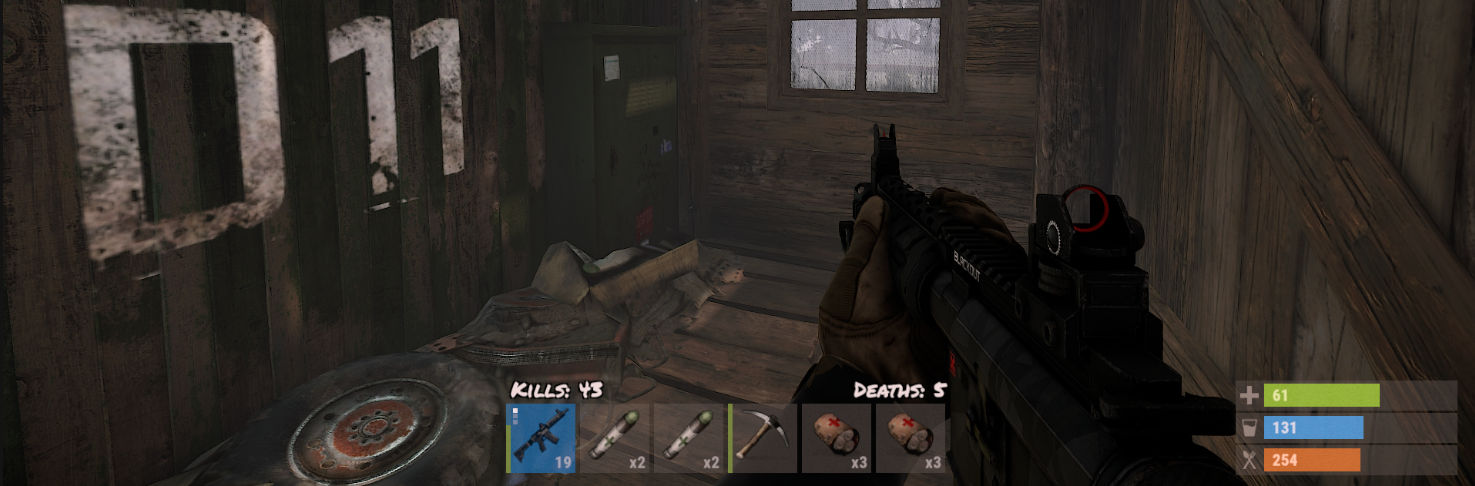Select the pickaxe hotbar slot
Image resolution: width=1475 pixels, height=486 pixels.
click(x=764, y=438)
